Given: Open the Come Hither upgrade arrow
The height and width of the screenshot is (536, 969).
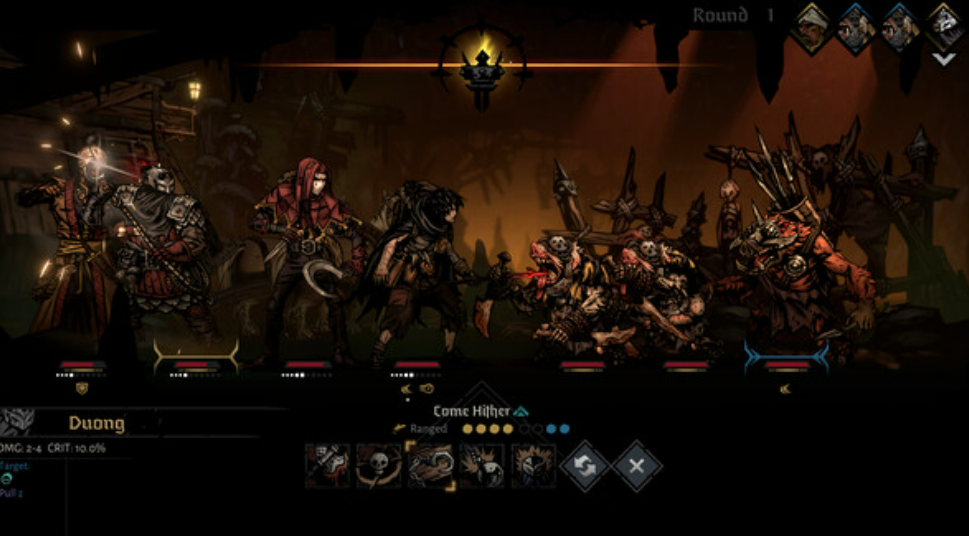Looking at the screenshot, I should [521, 411].
